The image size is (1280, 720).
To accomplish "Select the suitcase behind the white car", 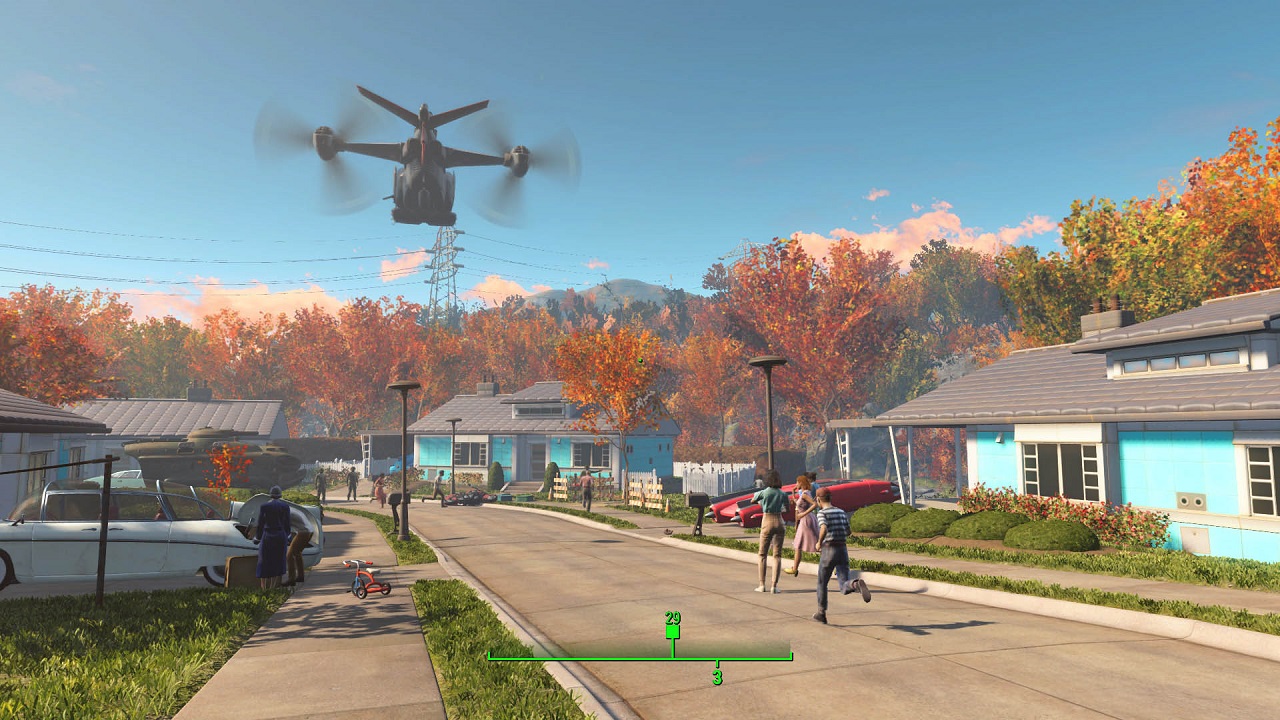I will point(243,572).
